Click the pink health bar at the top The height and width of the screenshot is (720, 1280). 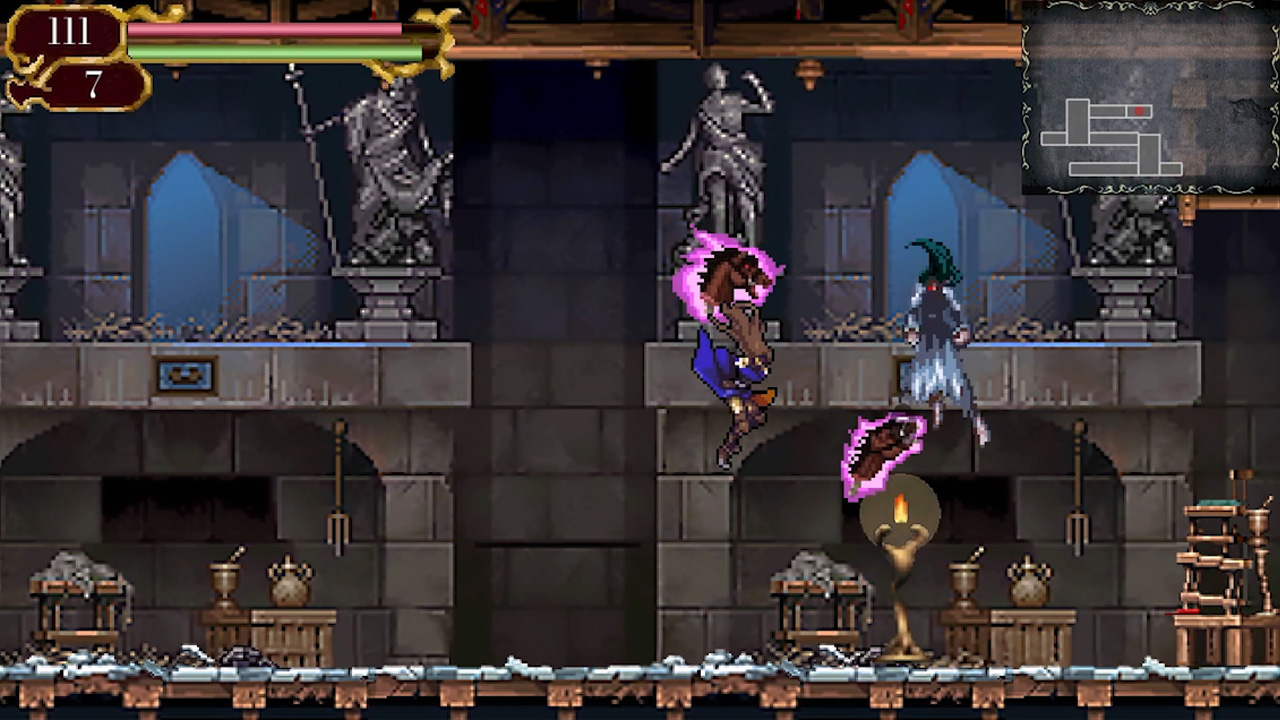(265, 32)
